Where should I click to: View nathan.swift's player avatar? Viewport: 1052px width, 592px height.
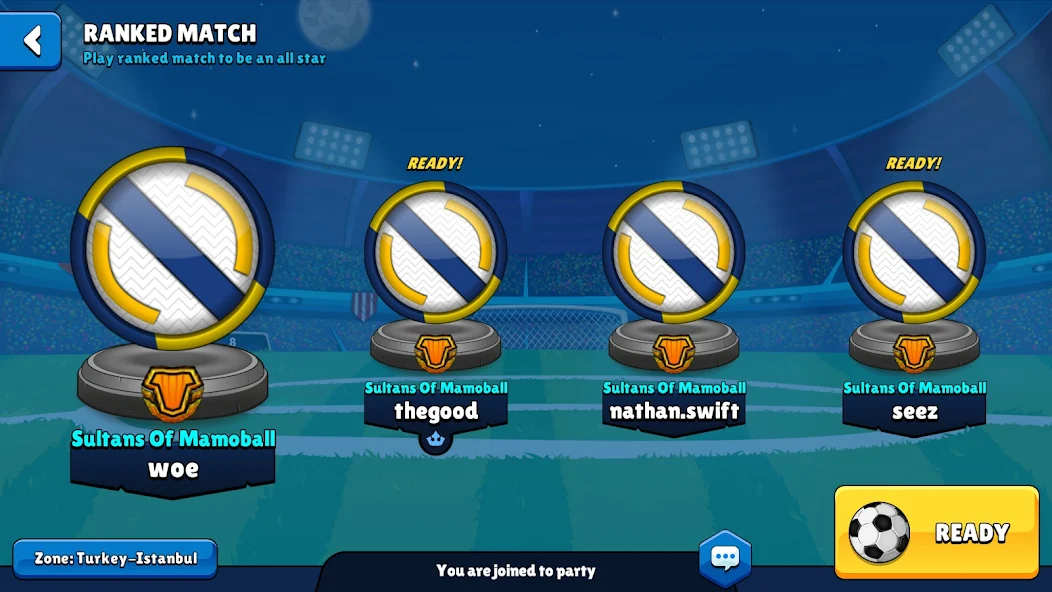(674, 252)
